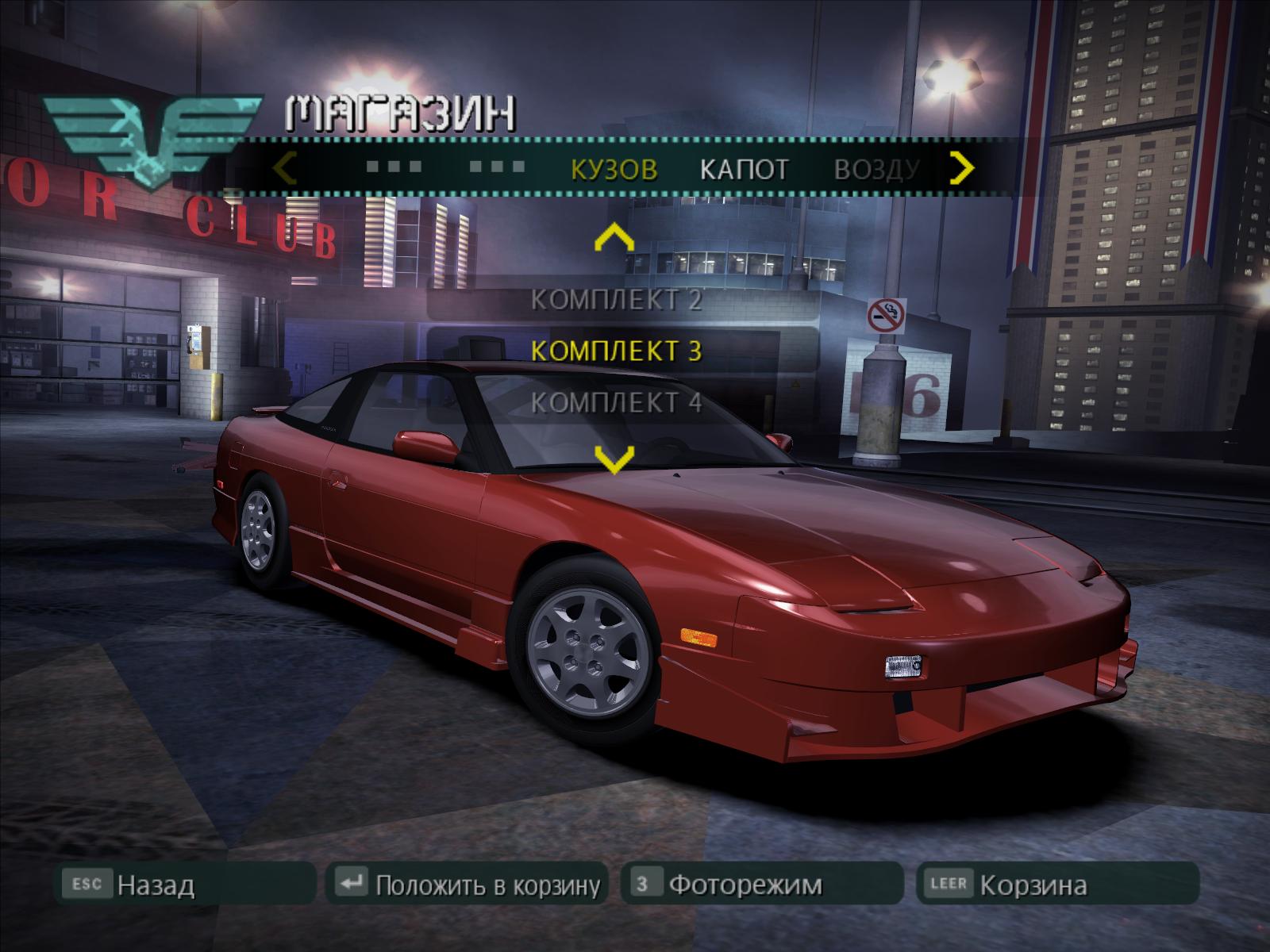Choose Комплект 2 body kit

pyautogui.click(x=616, y=300)
